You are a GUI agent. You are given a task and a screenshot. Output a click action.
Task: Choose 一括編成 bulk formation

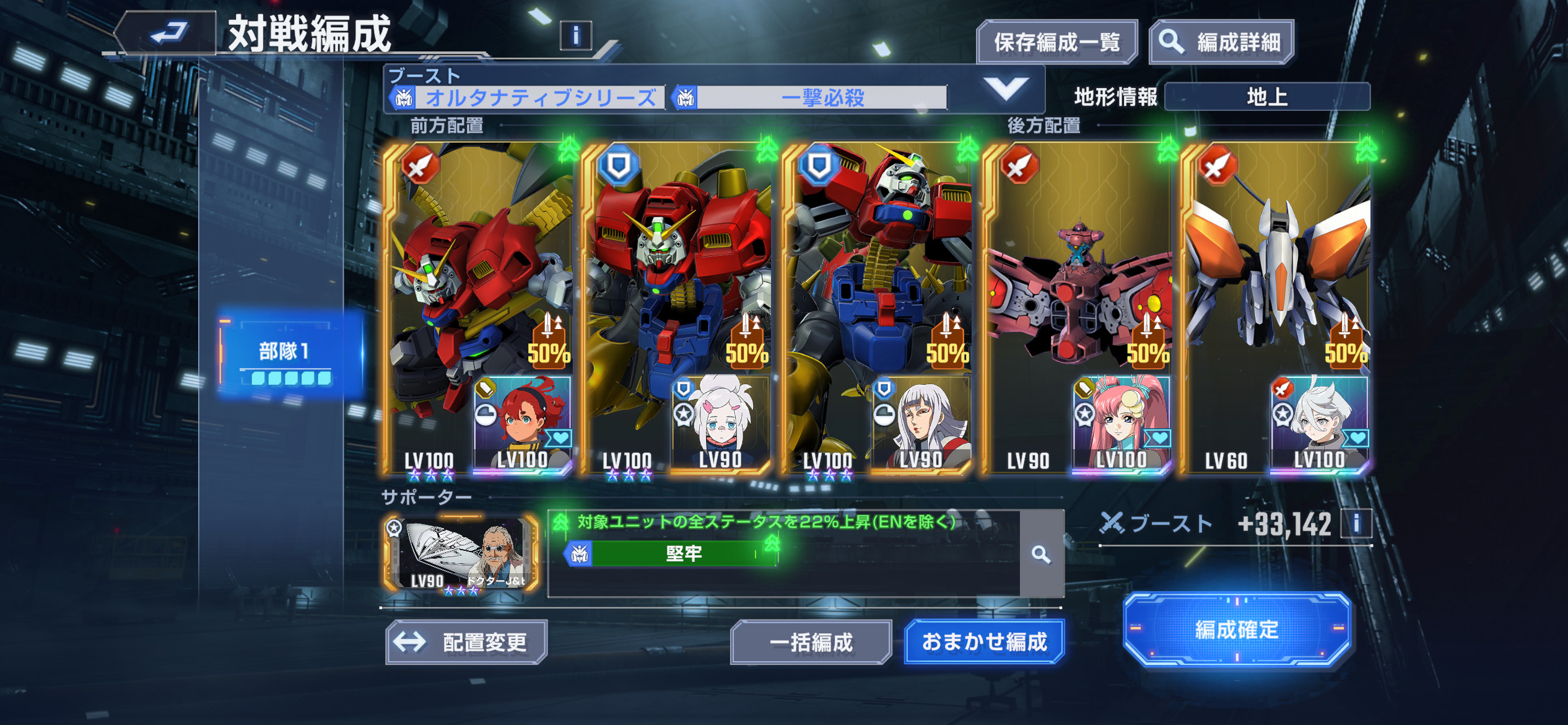click(x=811, y=642)
